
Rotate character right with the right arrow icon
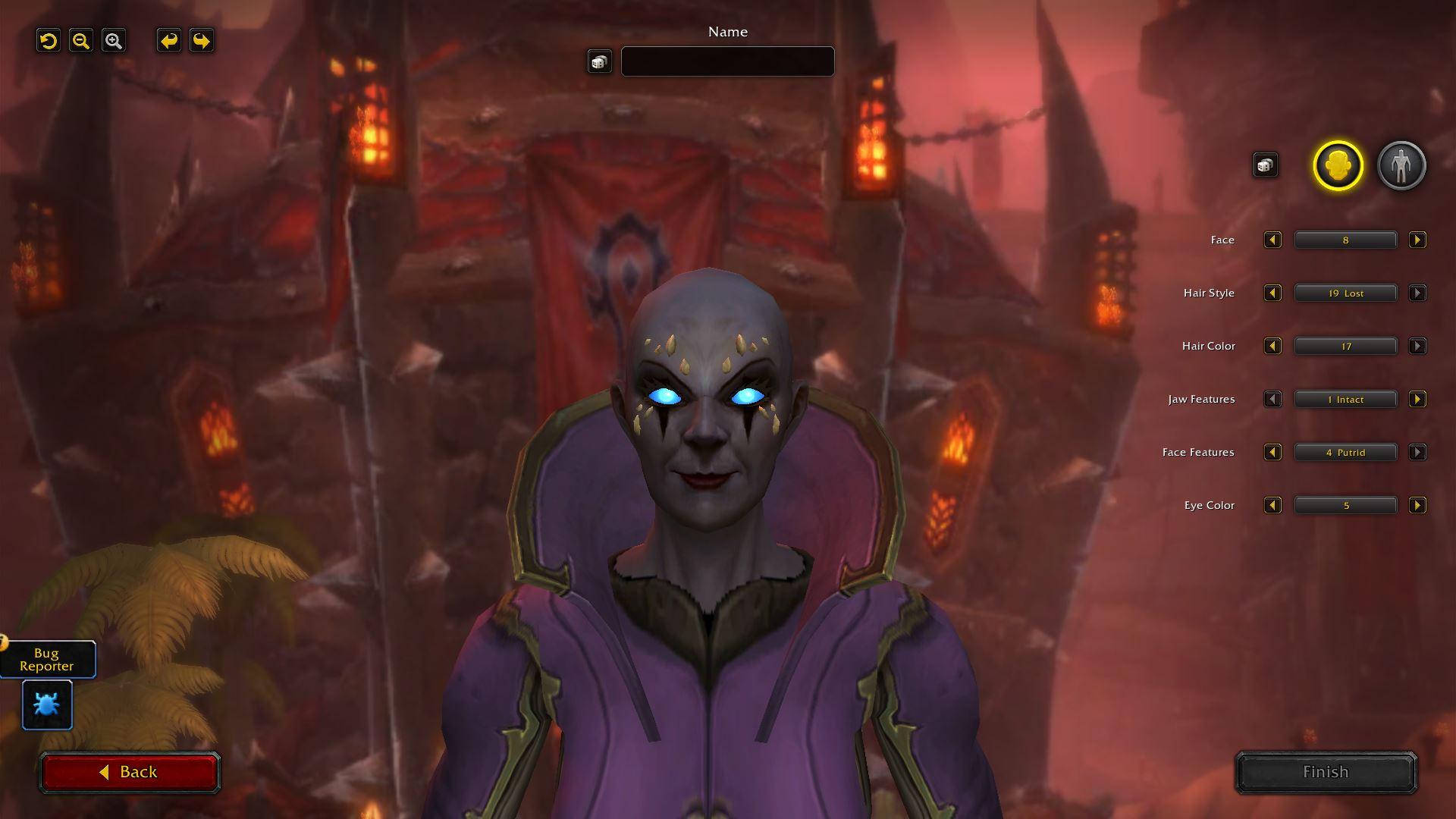click(x=199, y=41)
